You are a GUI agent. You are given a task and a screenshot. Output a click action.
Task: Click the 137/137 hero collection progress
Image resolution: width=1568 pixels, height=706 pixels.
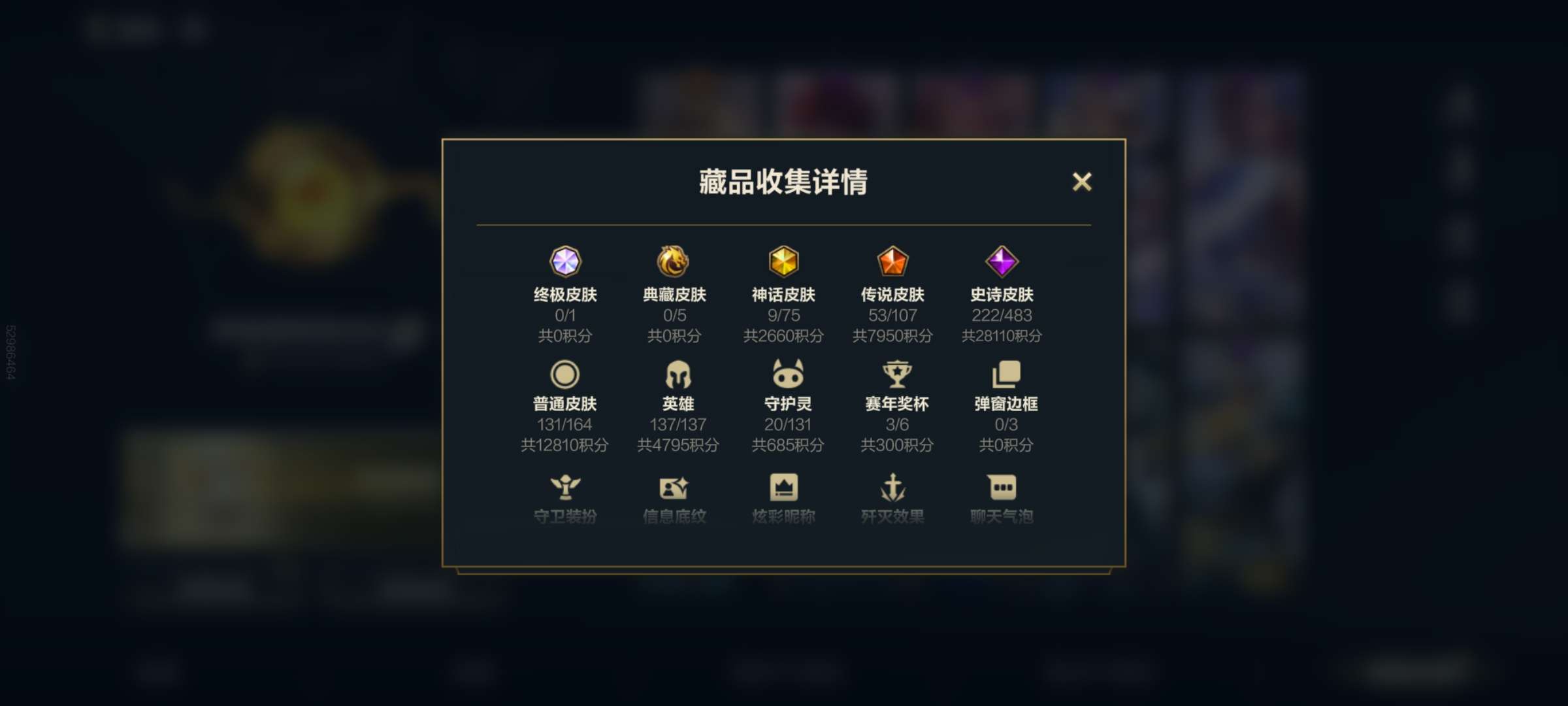(676, 424)
